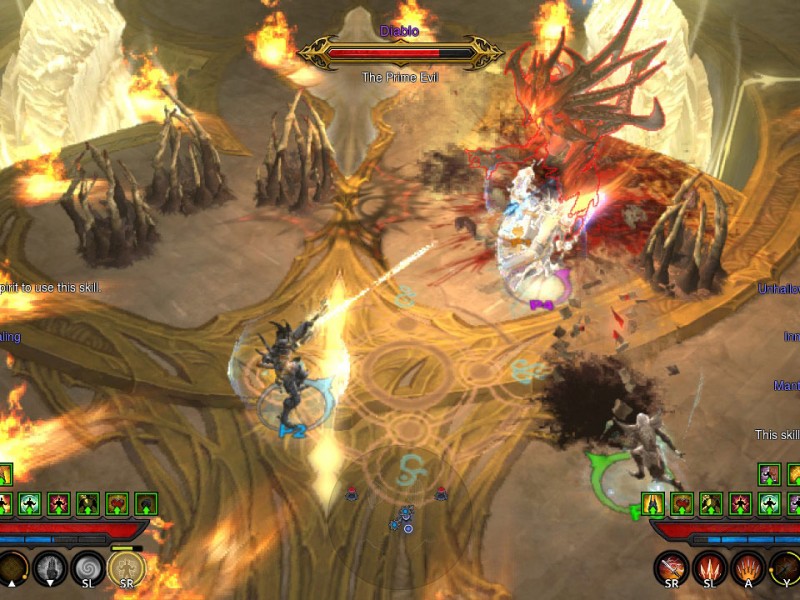This screenshot has width=800, height=600.
Task: Check the purple figure buff icon
Action: [768, 474]
